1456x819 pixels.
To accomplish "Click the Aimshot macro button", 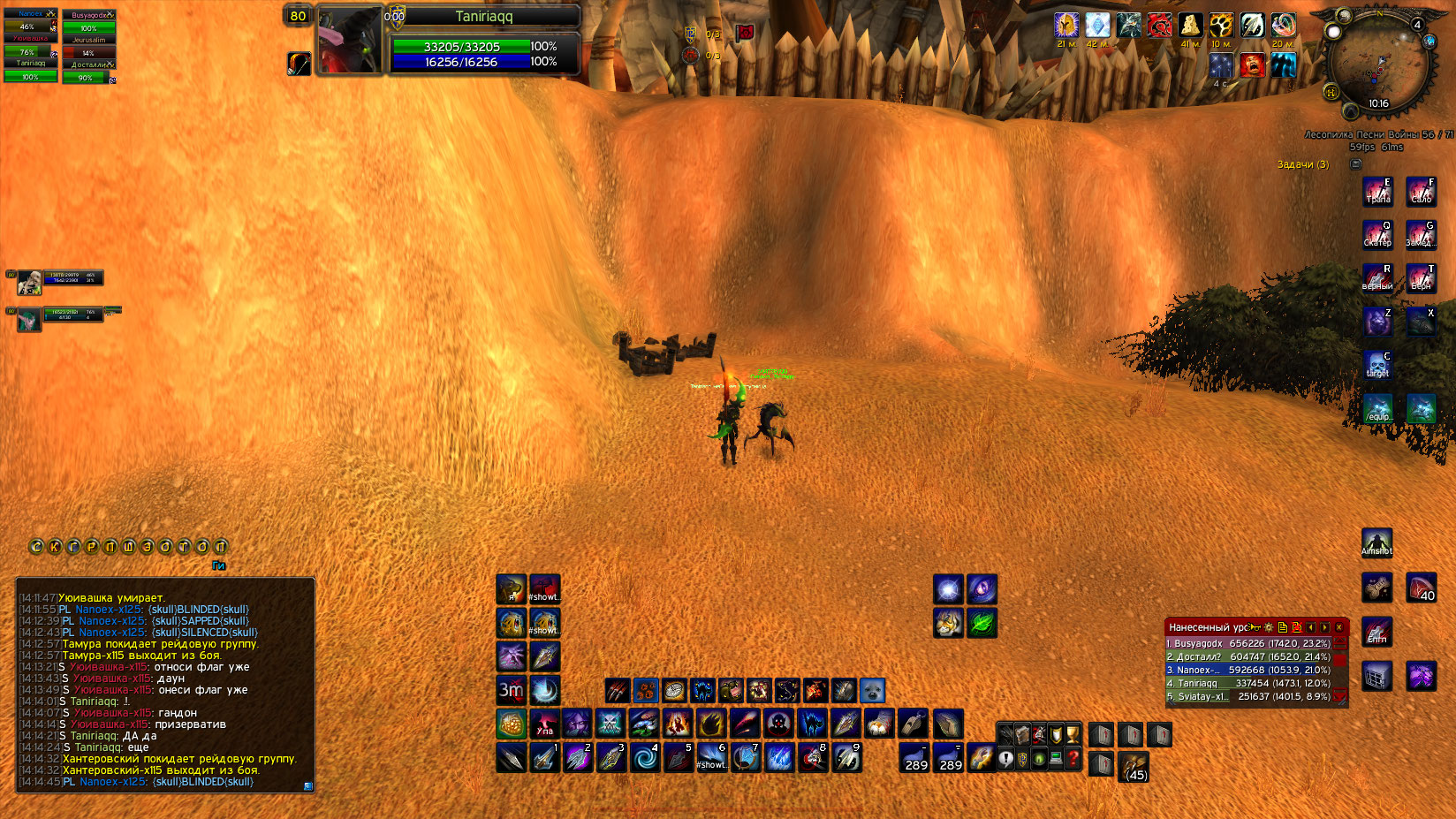I will tap(1376, 543).
